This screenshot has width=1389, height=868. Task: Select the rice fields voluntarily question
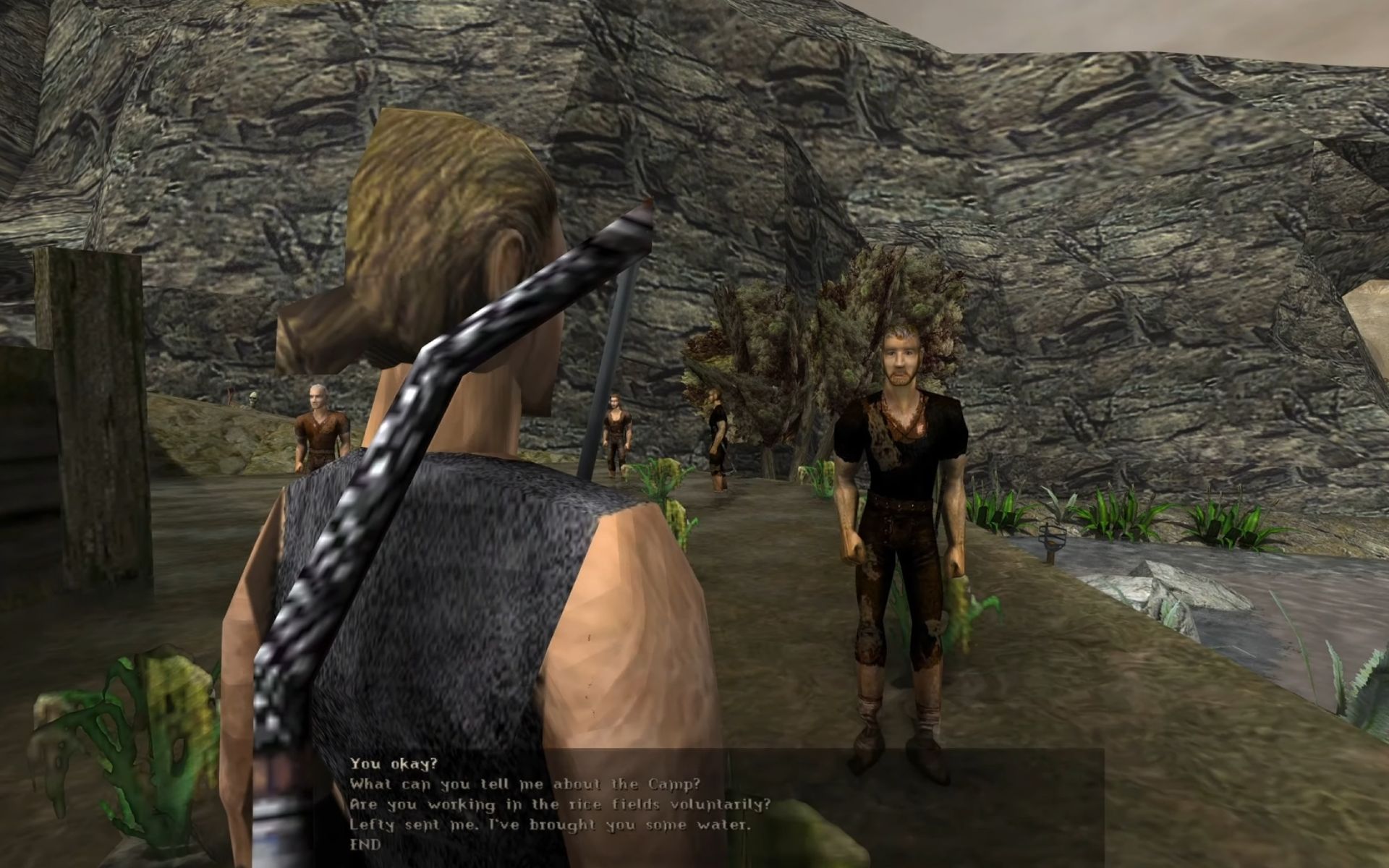tap(560, 804)
